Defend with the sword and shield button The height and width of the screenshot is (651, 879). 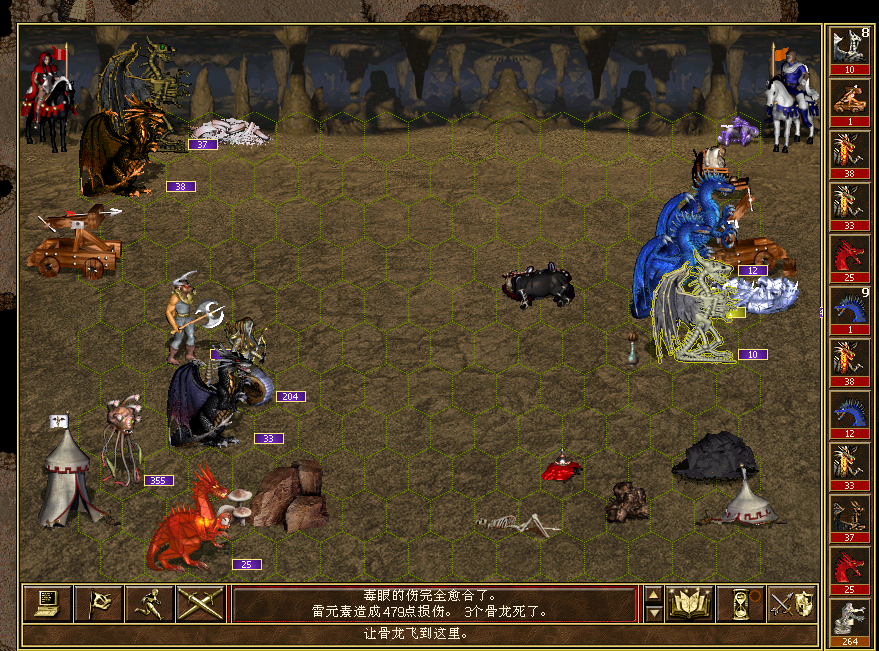792,603
